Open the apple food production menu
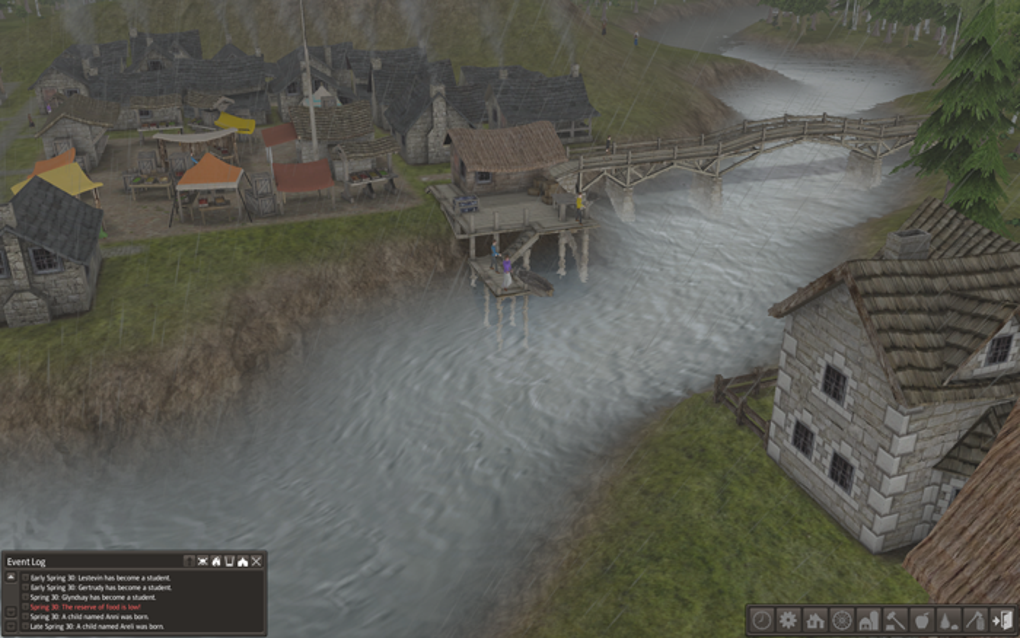This screenshot has width=1020, height=638. [x=922, y=619]
